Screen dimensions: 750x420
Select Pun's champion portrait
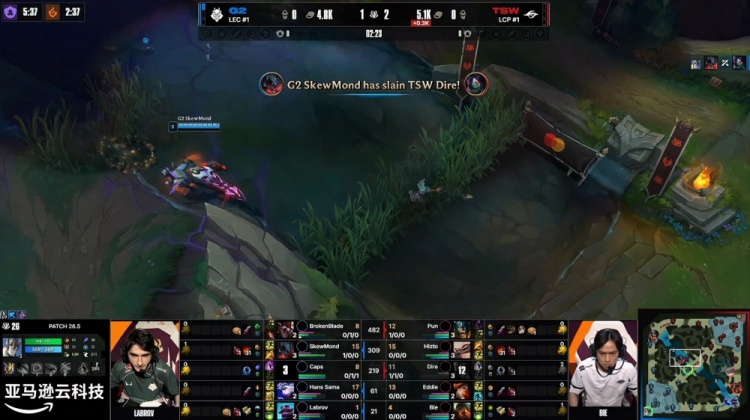[x=460, y=329]
